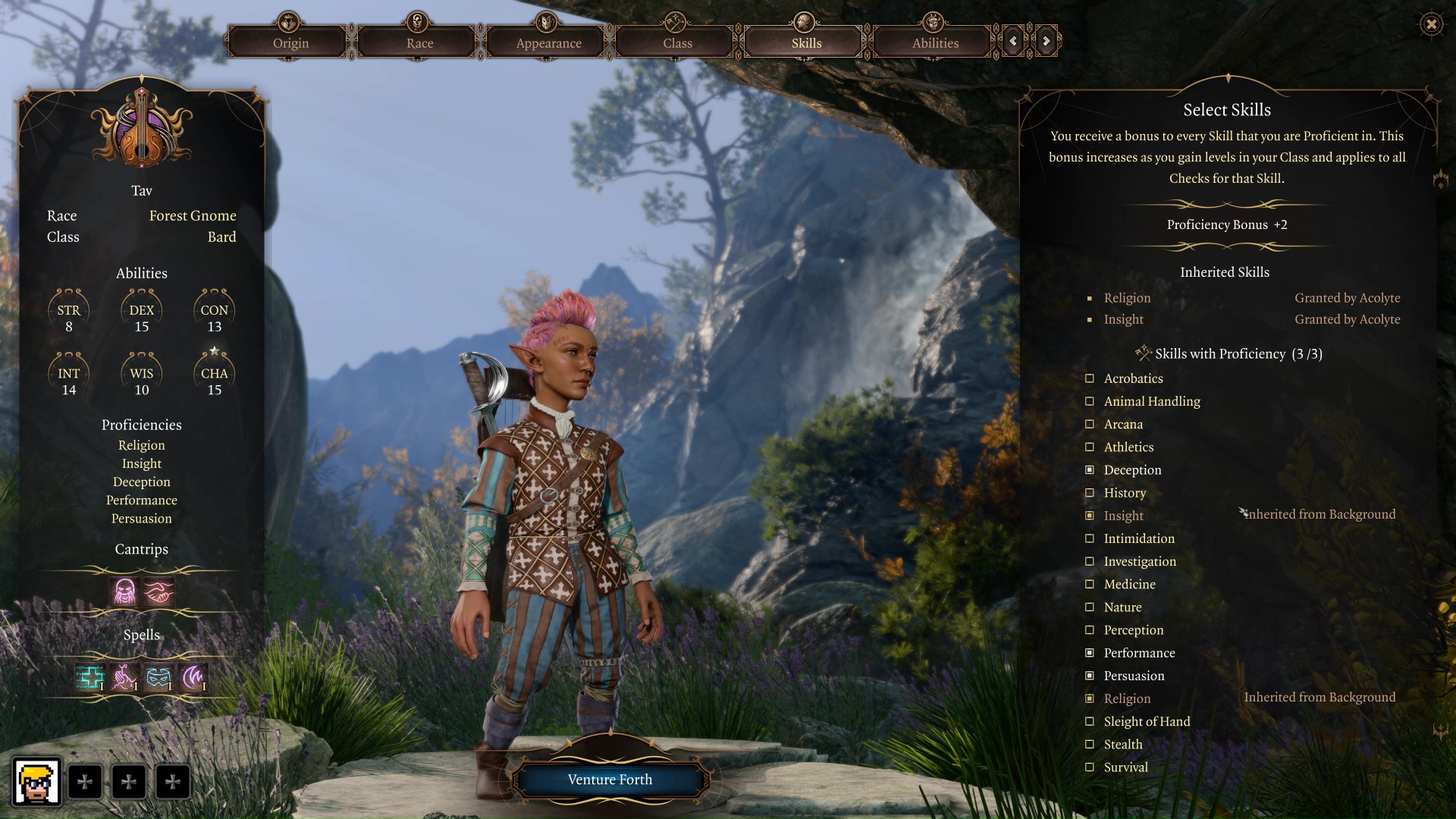Select the Class tab

click(677, 42)
